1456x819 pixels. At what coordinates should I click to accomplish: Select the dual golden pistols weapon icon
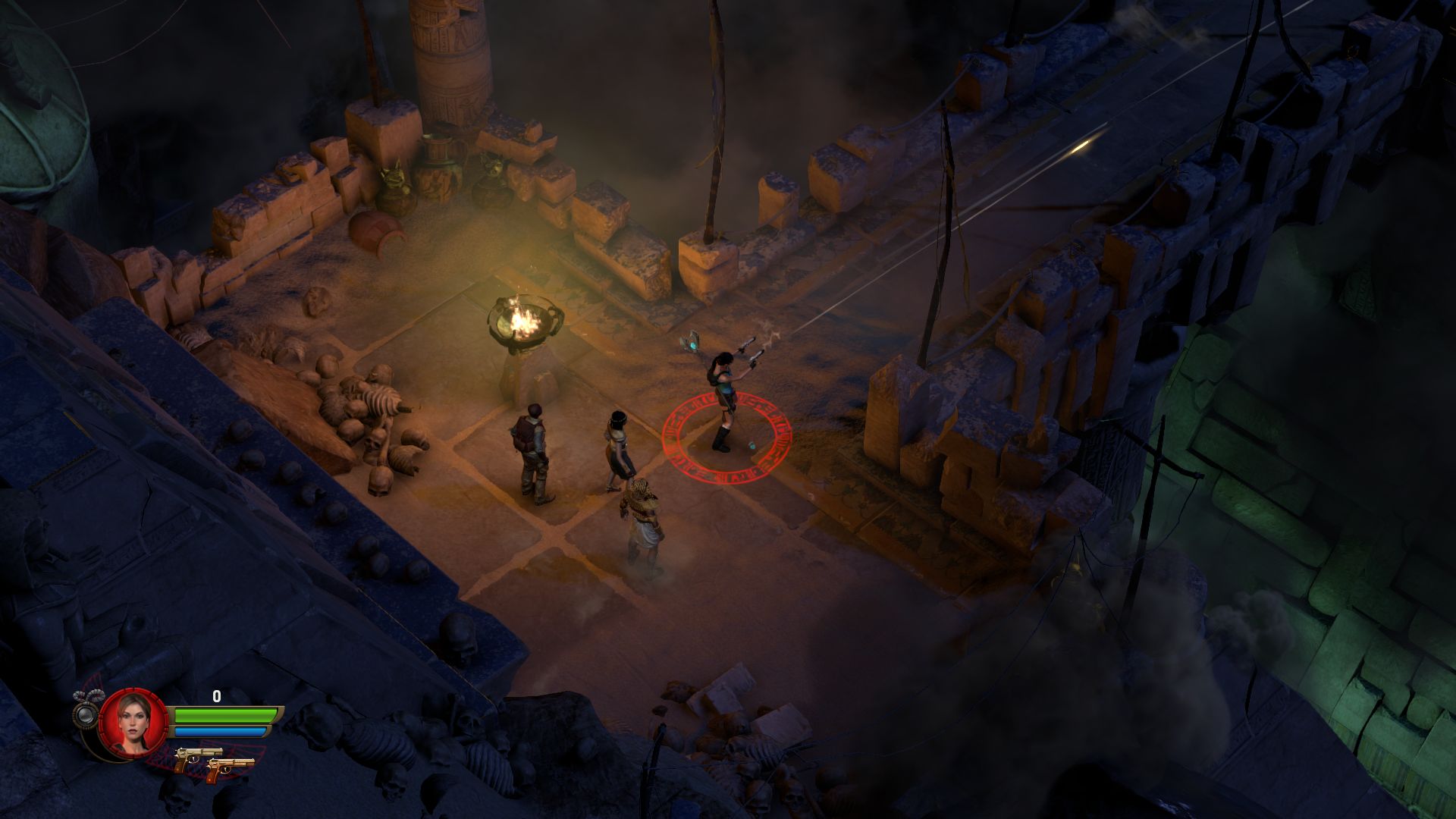point(213,761)
